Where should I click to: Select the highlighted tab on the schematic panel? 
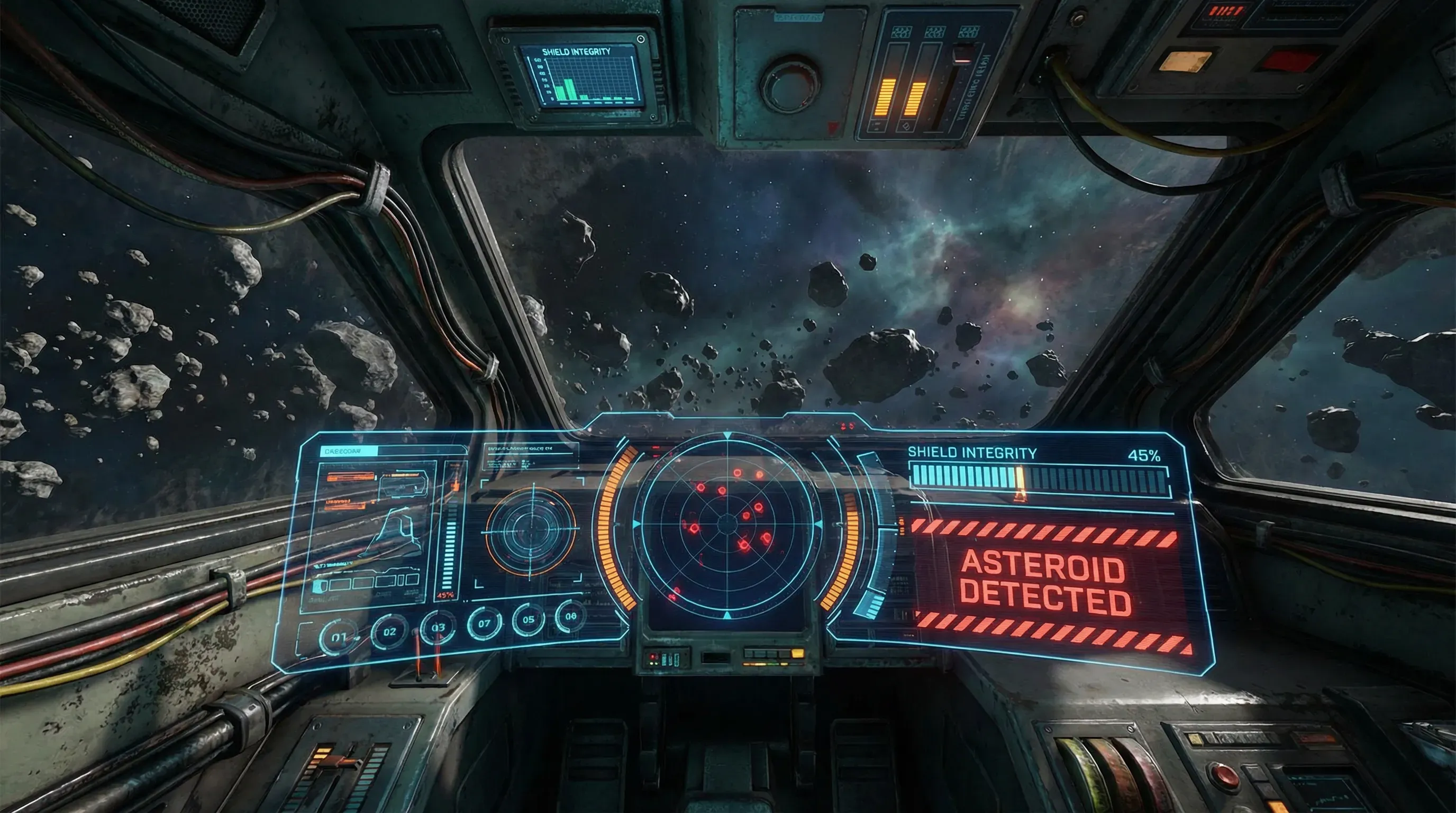click(349, 451)
